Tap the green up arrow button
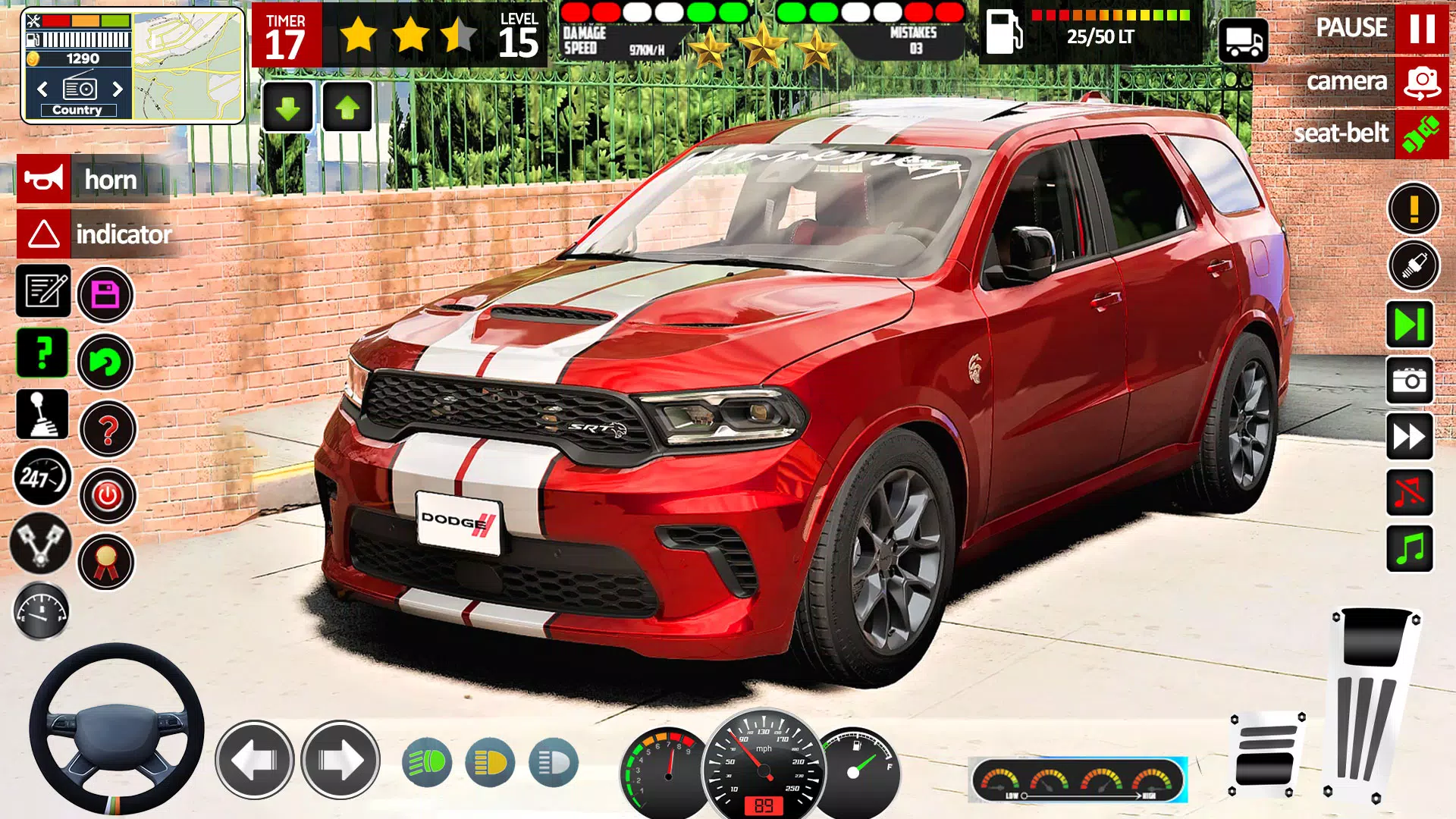 tap(347, 108)
